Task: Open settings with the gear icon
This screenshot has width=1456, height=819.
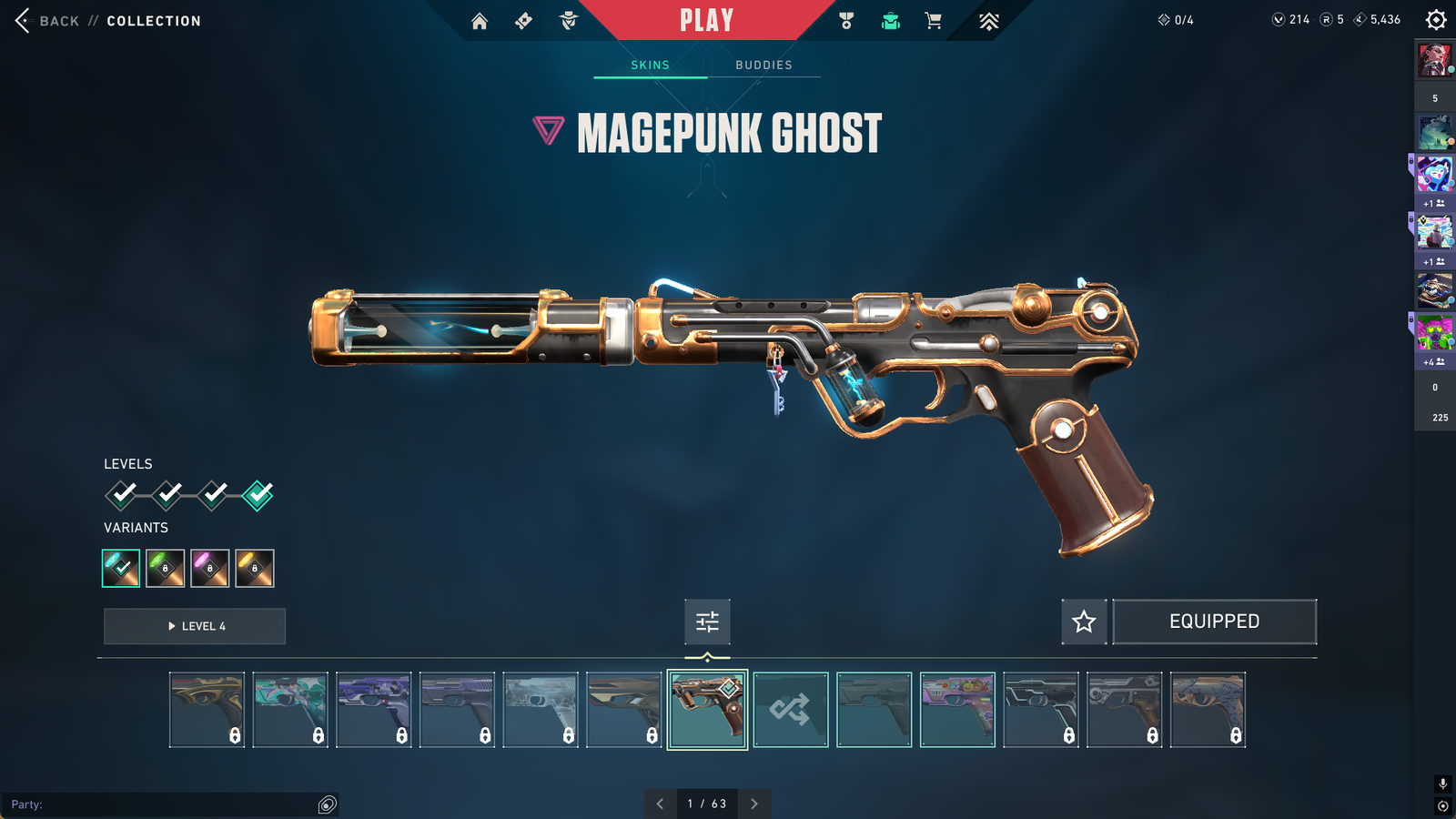Action: pos(1436,20)
